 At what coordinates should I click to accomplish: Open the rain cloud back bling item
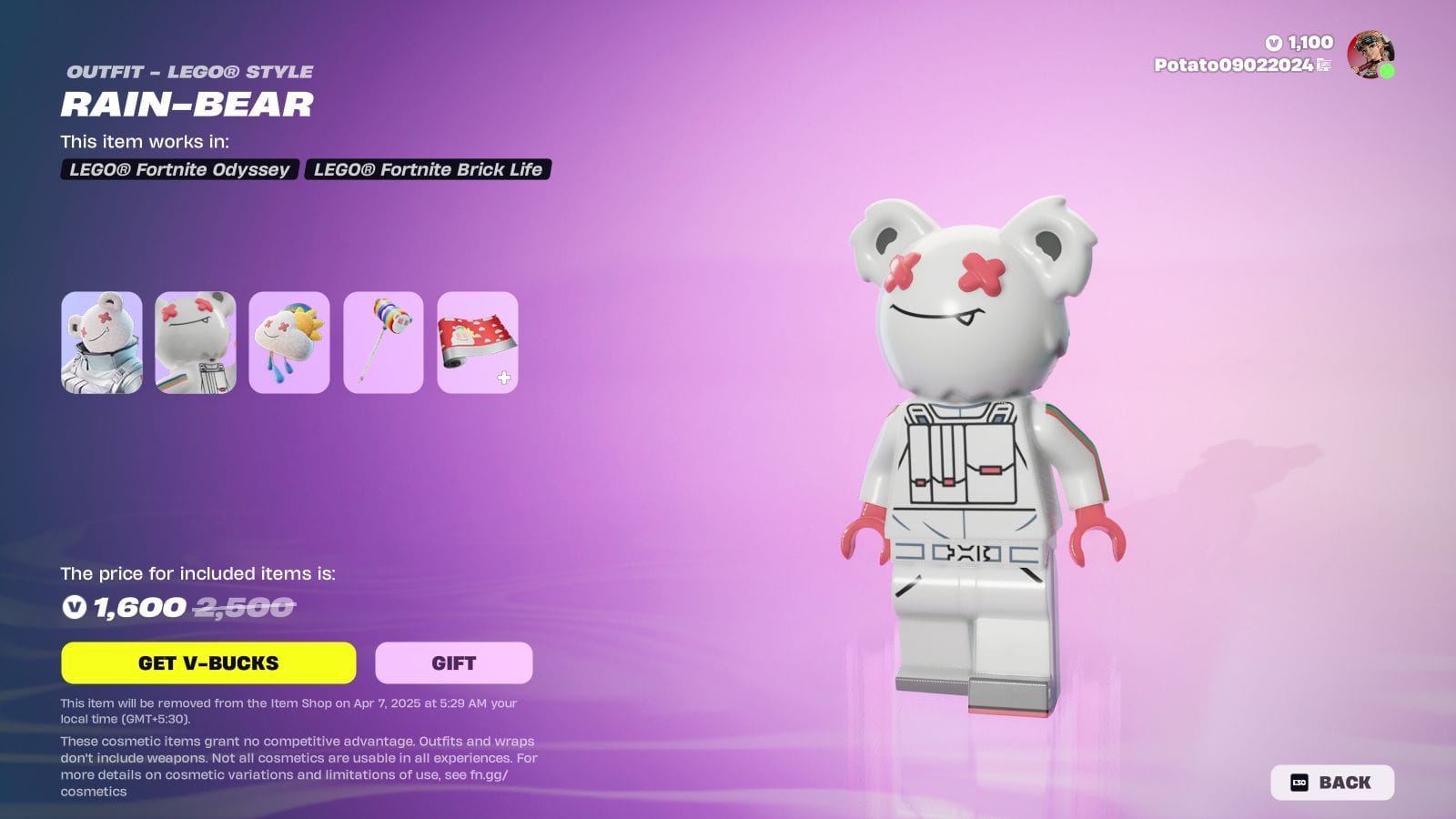coord(290,344)
